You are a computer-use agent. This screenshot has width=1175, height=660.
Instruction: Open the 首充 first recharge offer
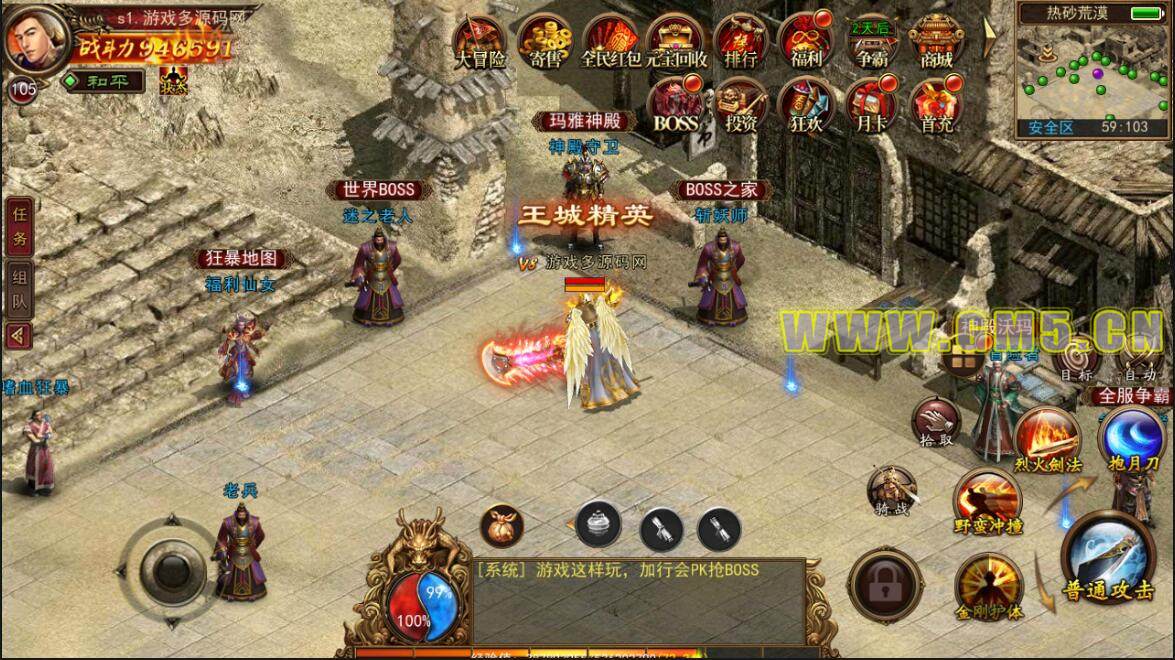pos(937,105)
